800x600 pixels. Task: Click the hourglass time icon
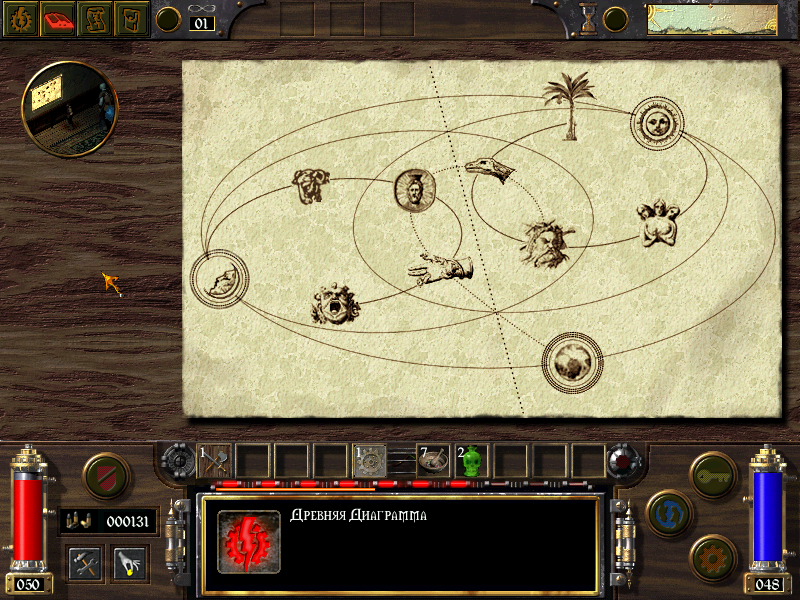[588, 19]
